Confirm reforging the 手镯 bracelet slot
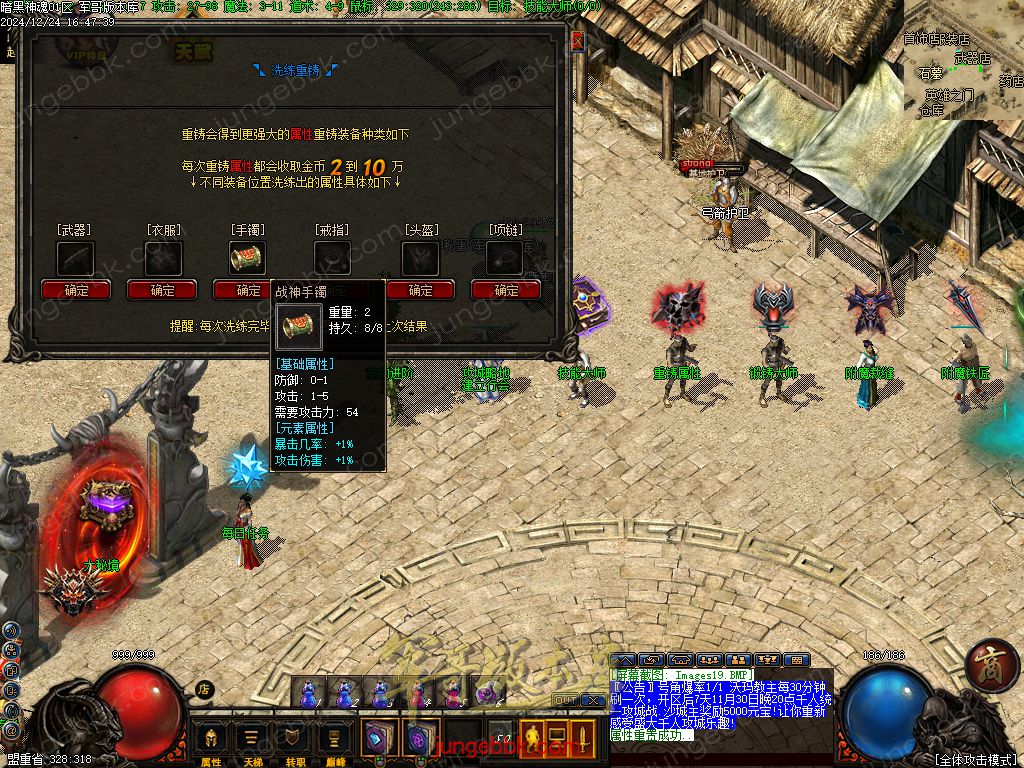The width and height of the screenshot is (1024, 768). tap(248, 290)
